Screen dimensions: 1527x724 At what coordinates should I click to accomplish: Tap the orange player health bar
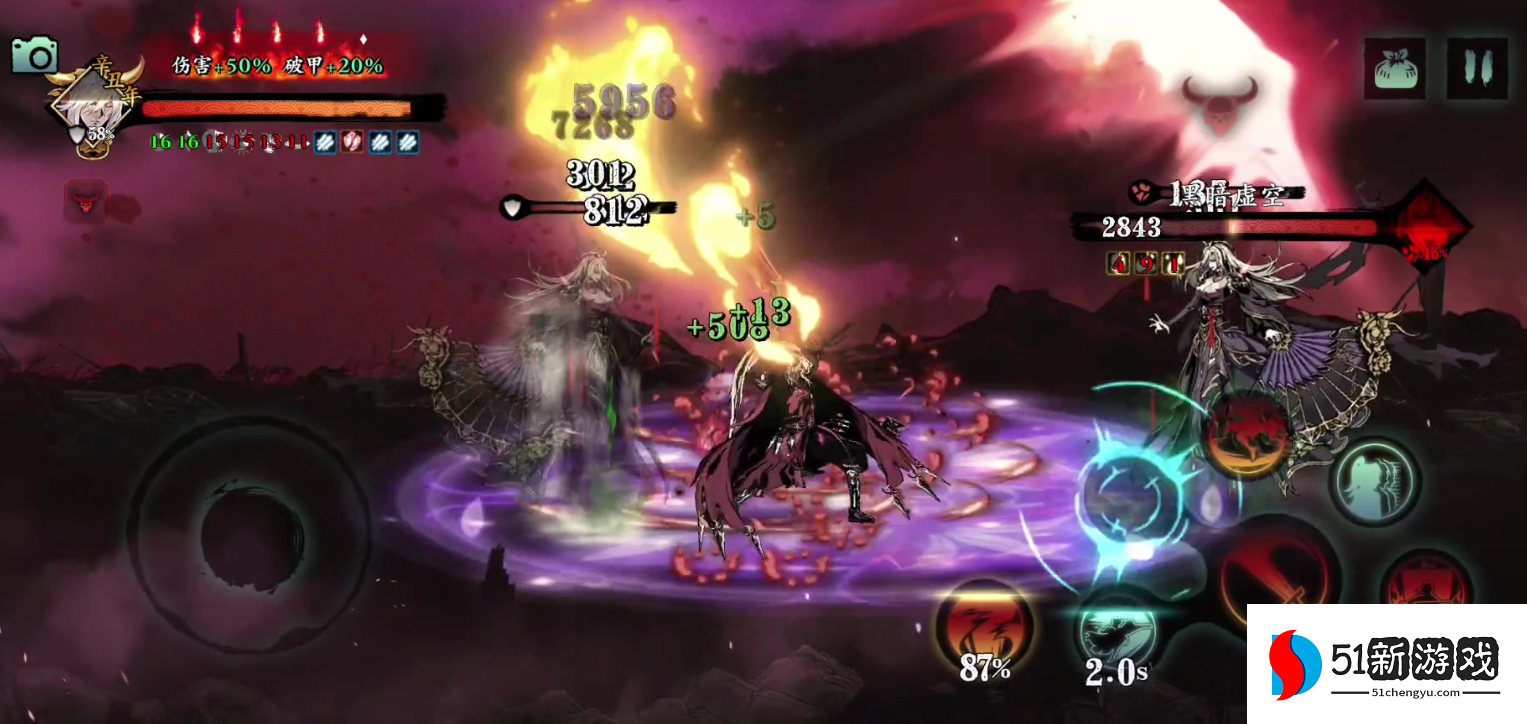point(280,110)
